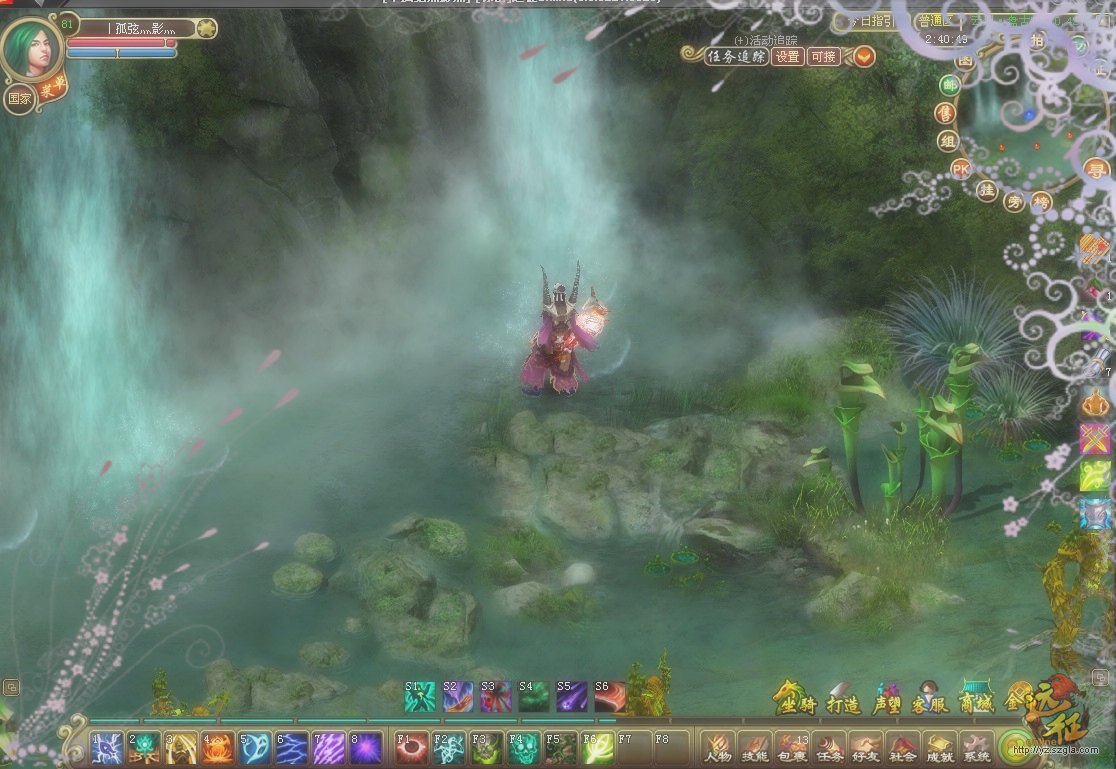Open quest tracker 设置 settings
The image size is (1116, 769).
point(789,56)
